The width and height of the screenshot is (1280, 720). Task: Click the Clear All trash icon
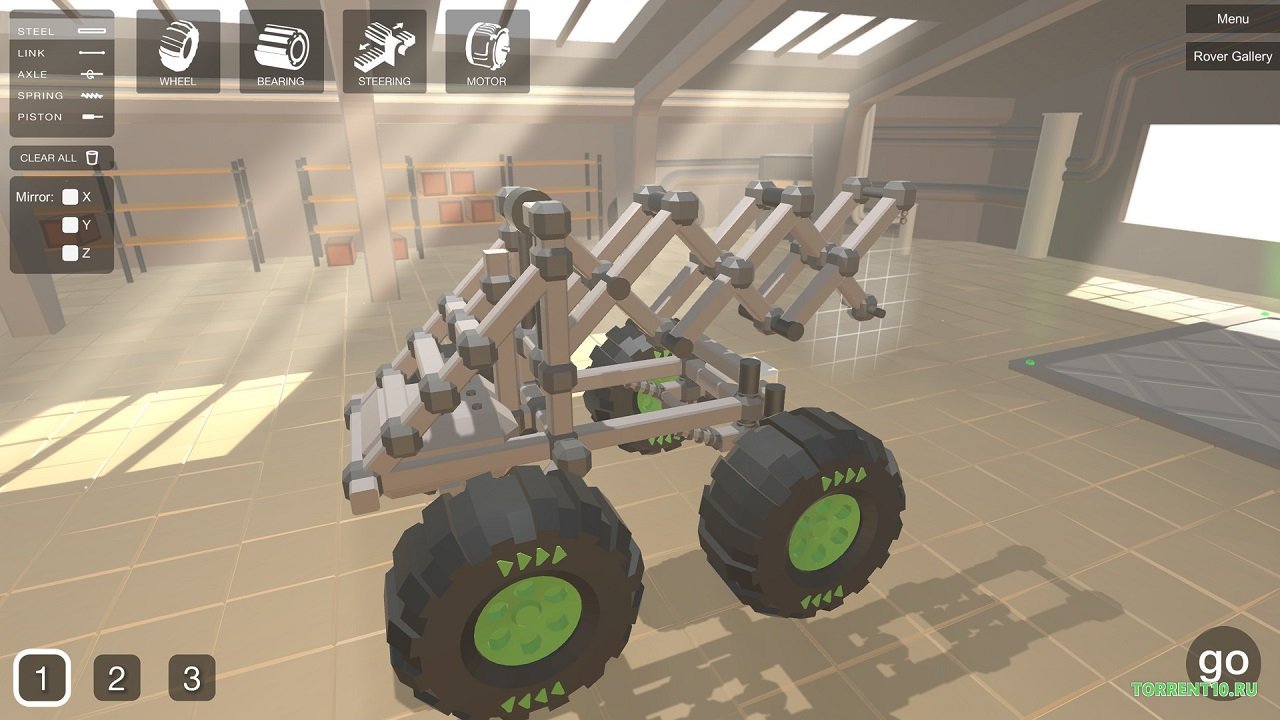coord(91,157)
